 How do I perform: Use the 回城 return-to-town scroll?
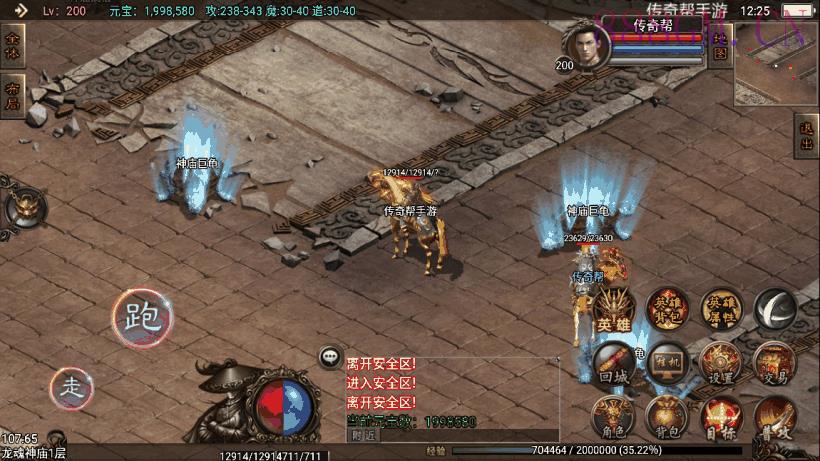tap(612, 365)
